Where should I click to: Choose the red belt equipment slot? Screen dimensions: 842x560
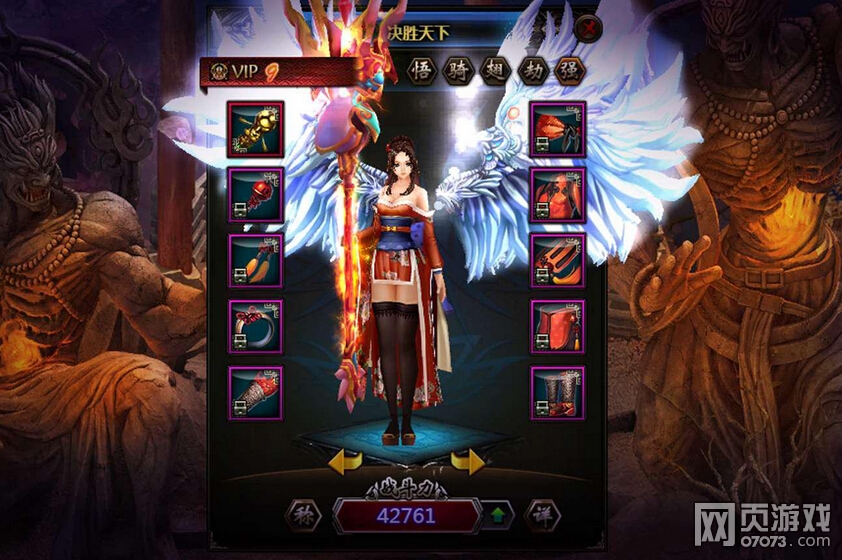click(x=557, y=260)
